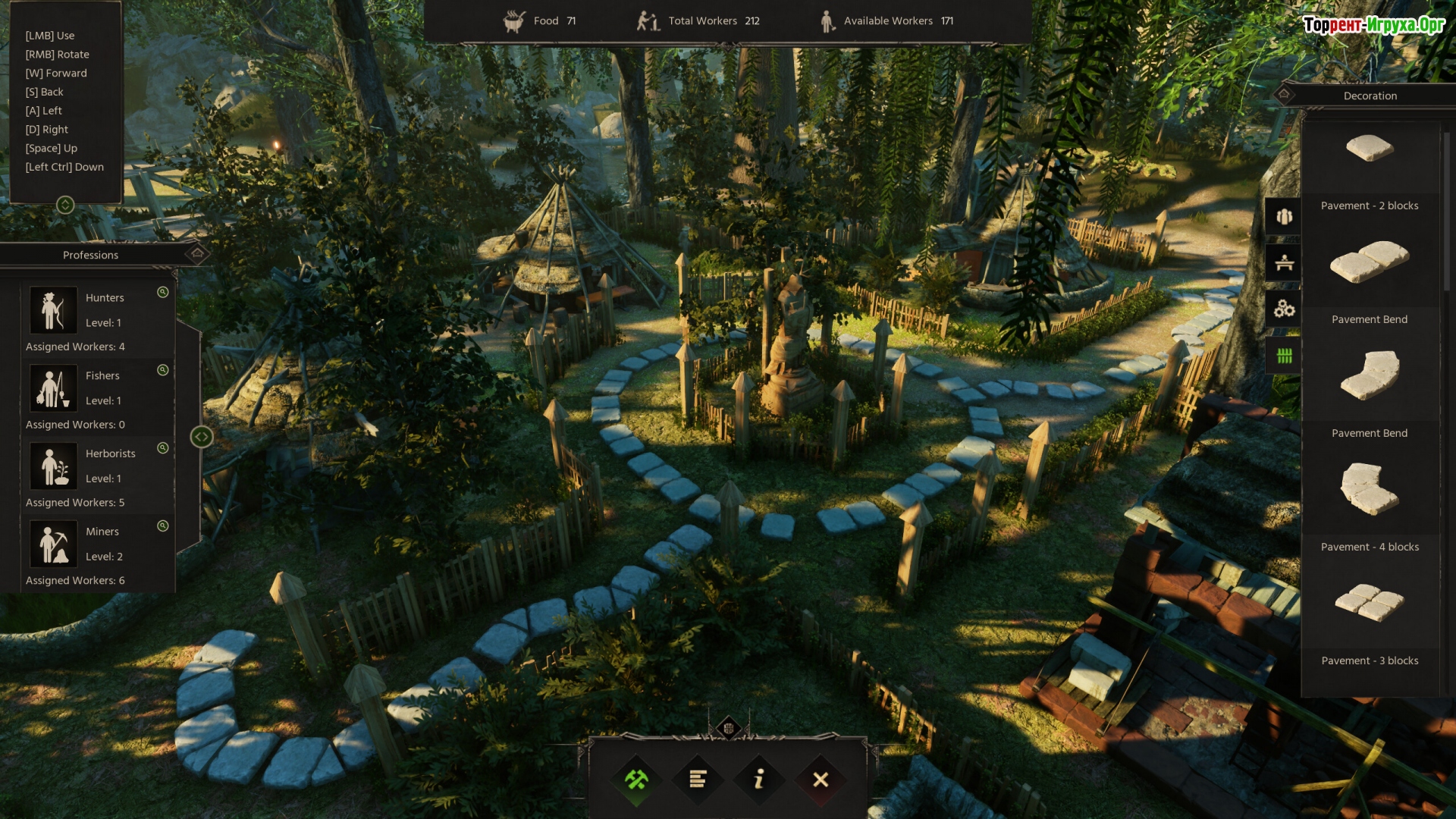The width and height of the screenshot is (1456, 819).
Task: Toggle the Professions header diamond icon
Action: coord(197,254)
